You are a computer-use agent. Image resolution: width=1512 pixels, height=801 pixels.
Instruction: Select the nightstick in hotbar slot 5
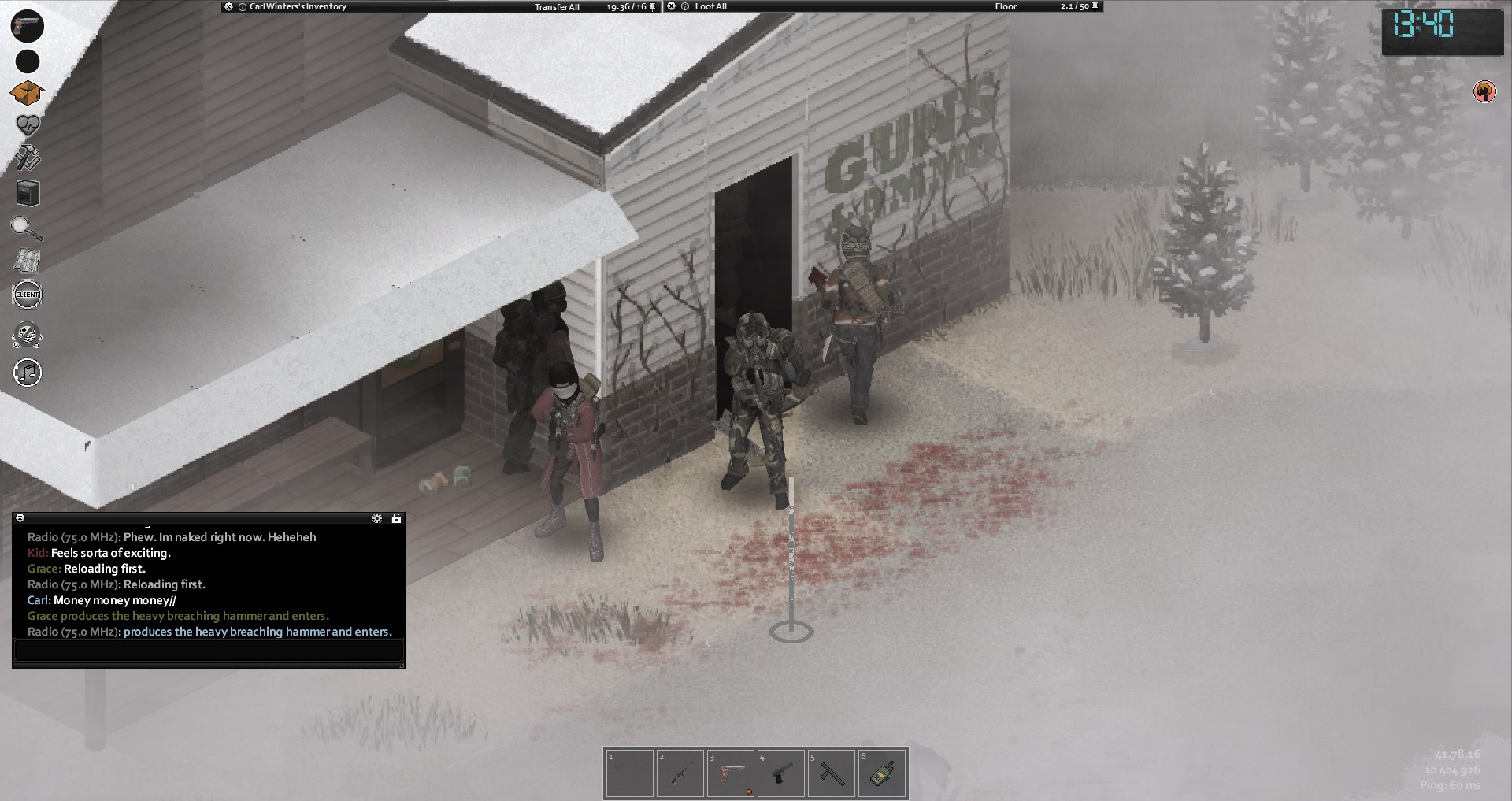(831, 773)
